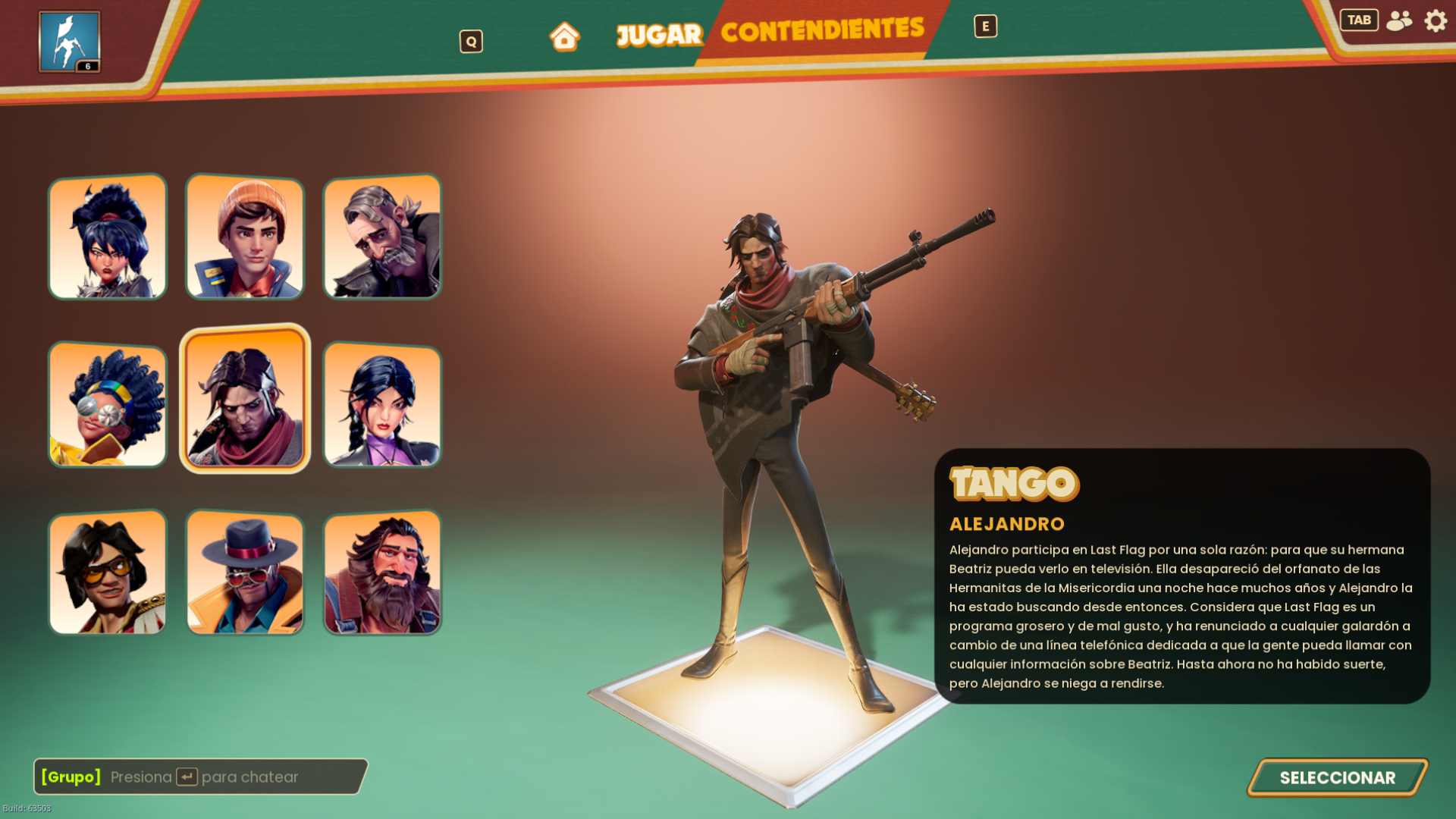
Task: Switch to the JUGAR tab
Action: [x=659, y=35]
